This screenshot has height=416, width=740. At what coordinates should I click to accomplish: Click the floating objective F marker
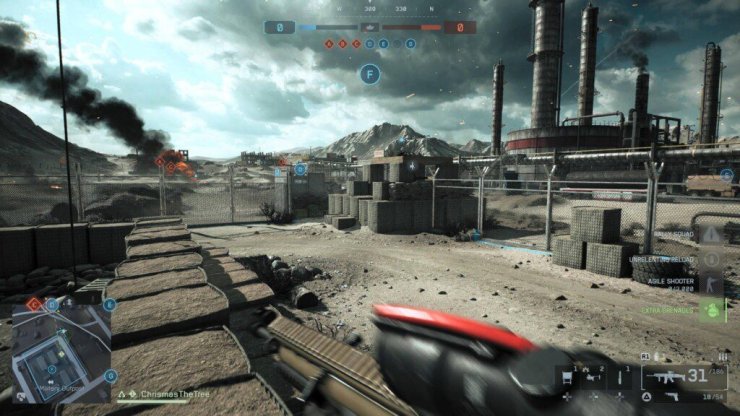[x=371, y=73]
